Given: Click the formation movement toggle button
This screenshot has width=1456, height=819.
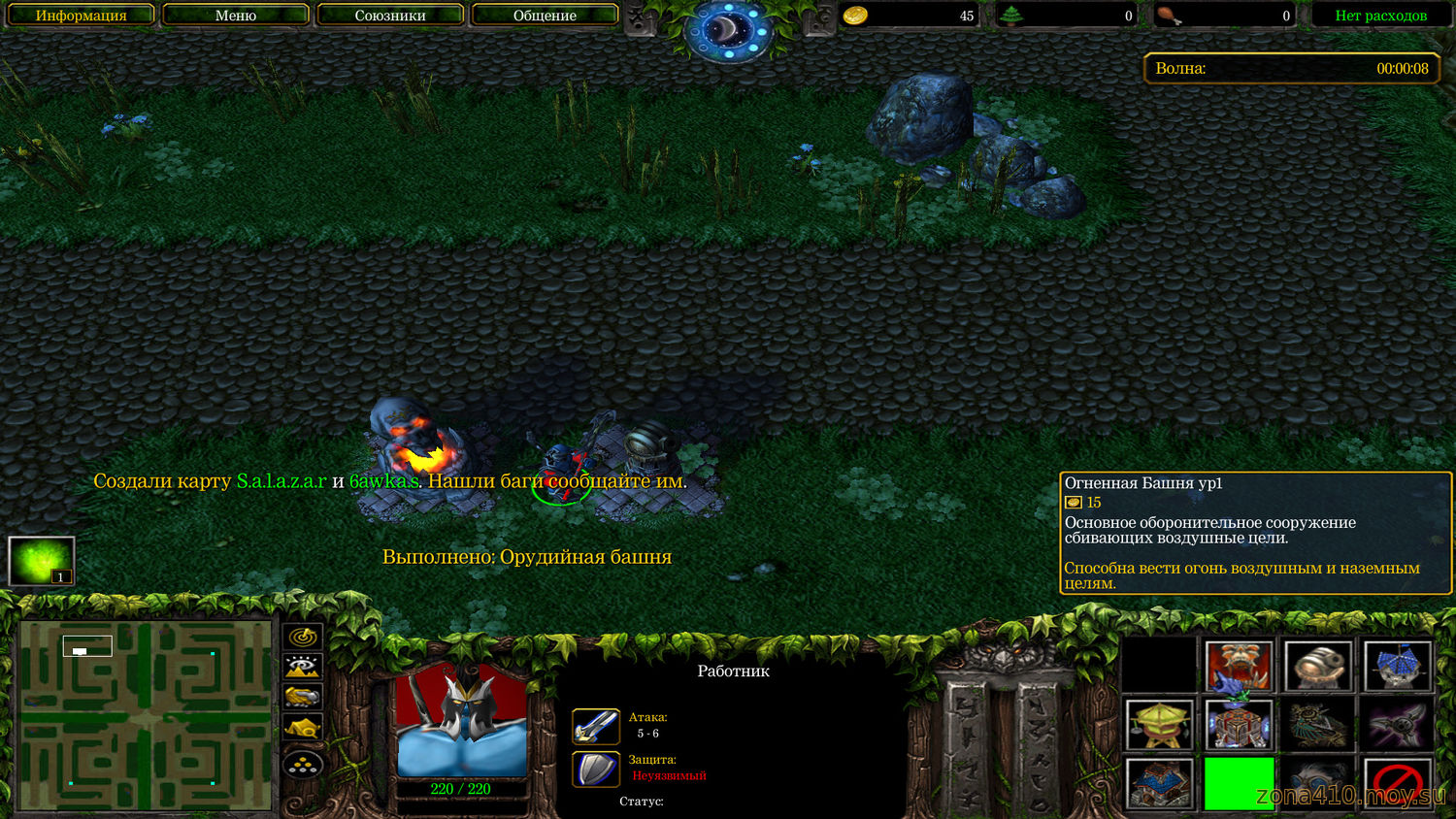Looking at the screenshot, I should [x=303, y=765].
